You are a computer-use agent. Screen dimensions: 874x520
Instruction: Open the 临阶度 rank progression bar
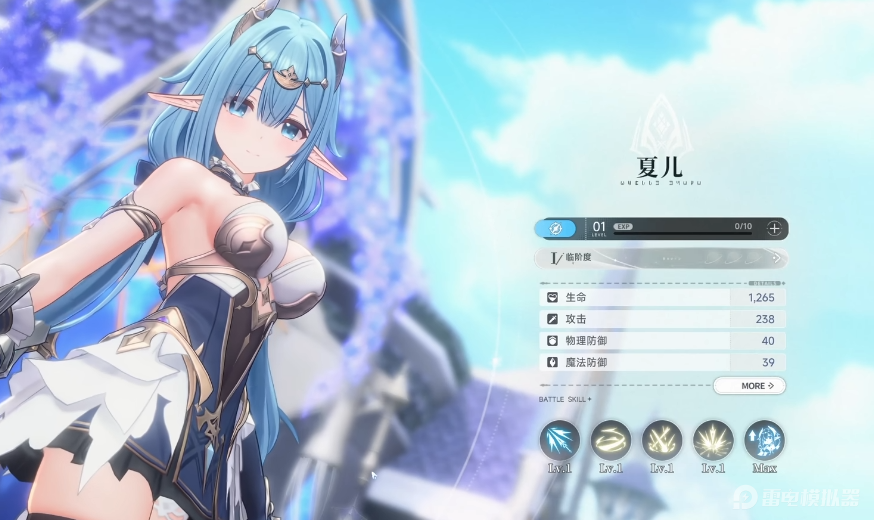point(660,258)
